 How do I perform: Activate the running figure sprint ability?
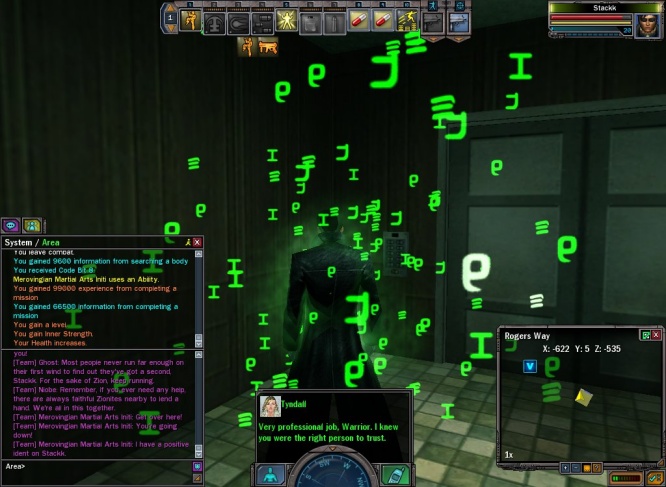click(408, 20)
